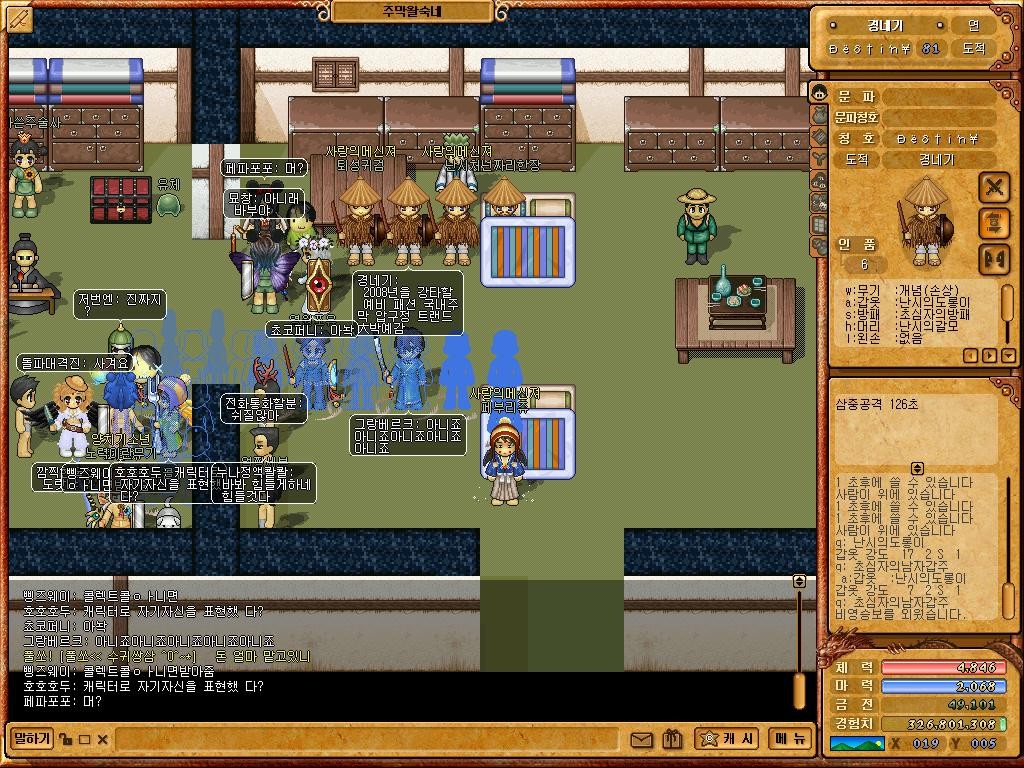The image size is (1024, 768).
Task: Click the message log panel's center expander arrow
Action: (x=917, y=468)
